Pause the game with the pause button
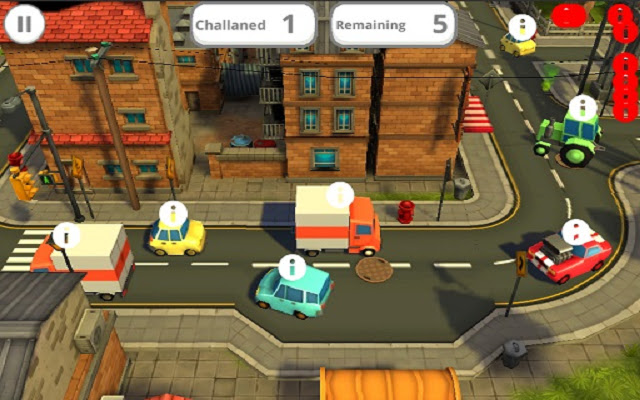640x400 pixels. (24, 23)
